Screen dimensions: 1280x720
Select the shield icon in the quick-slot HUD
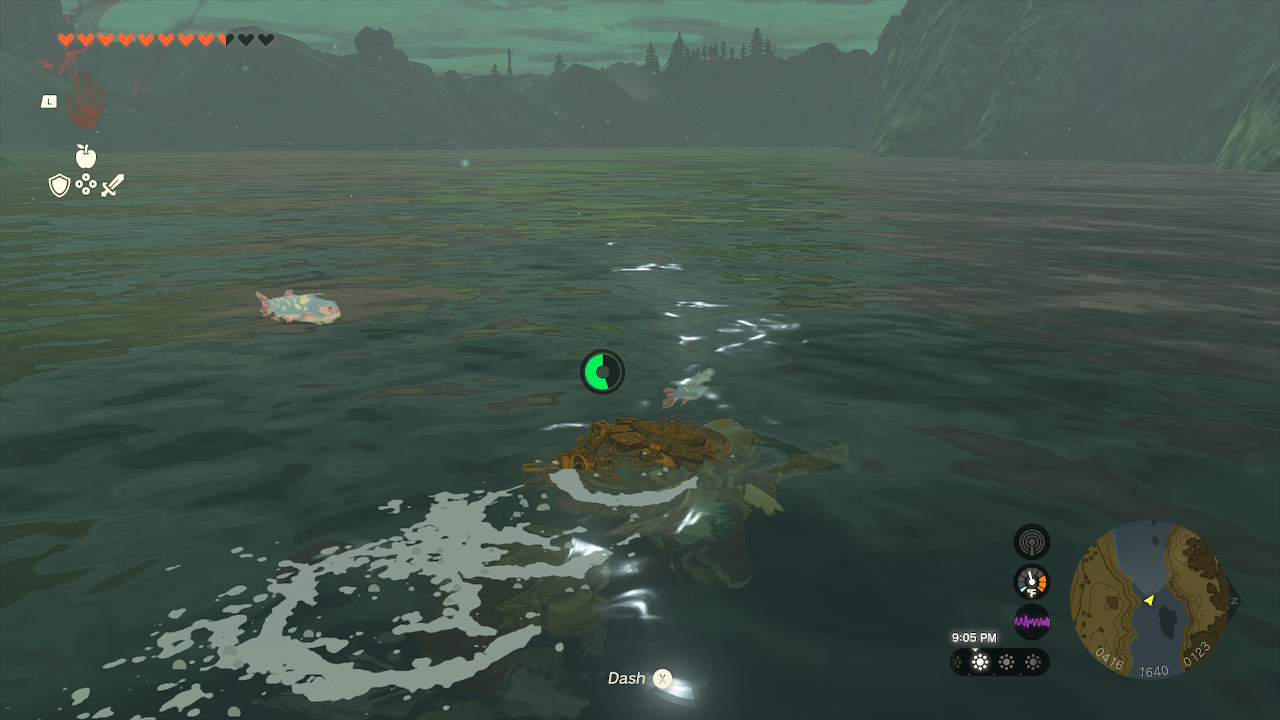pyautogui.click(x=60, y=185)
